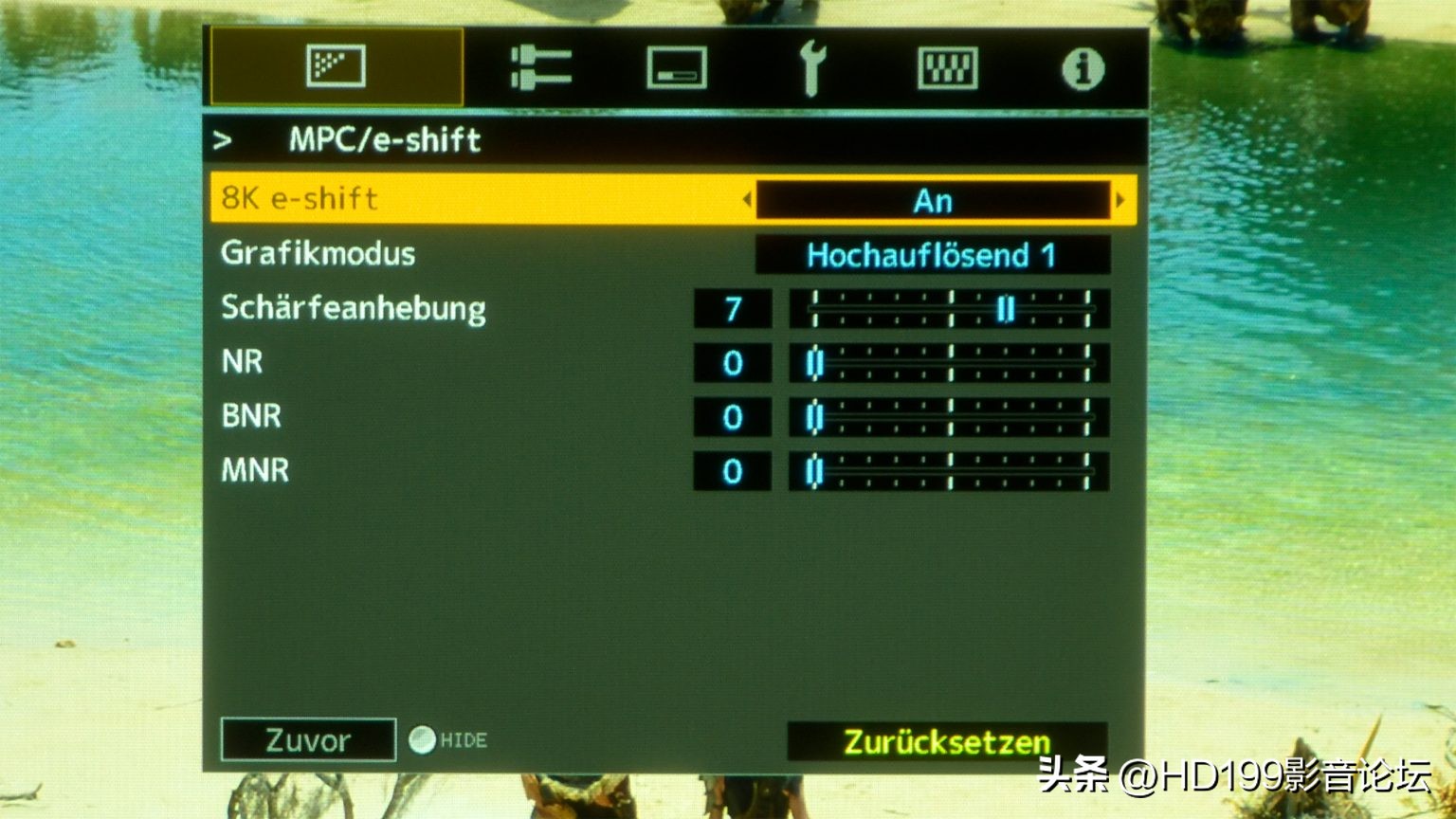
Task: Open the Input Signal sliders icon
Action: [x=540, y=66]
